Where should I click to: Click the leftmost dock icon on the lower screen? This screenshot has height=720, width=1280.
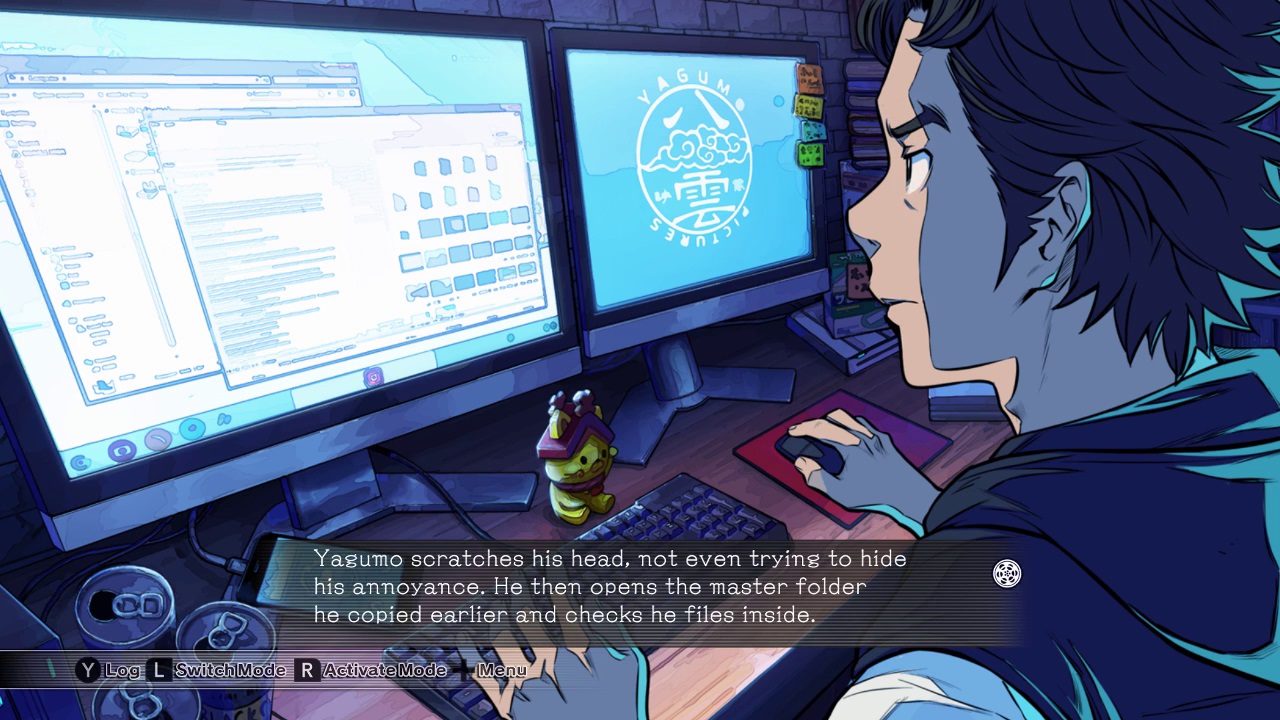pyautogui.click(x=80, y=462)
